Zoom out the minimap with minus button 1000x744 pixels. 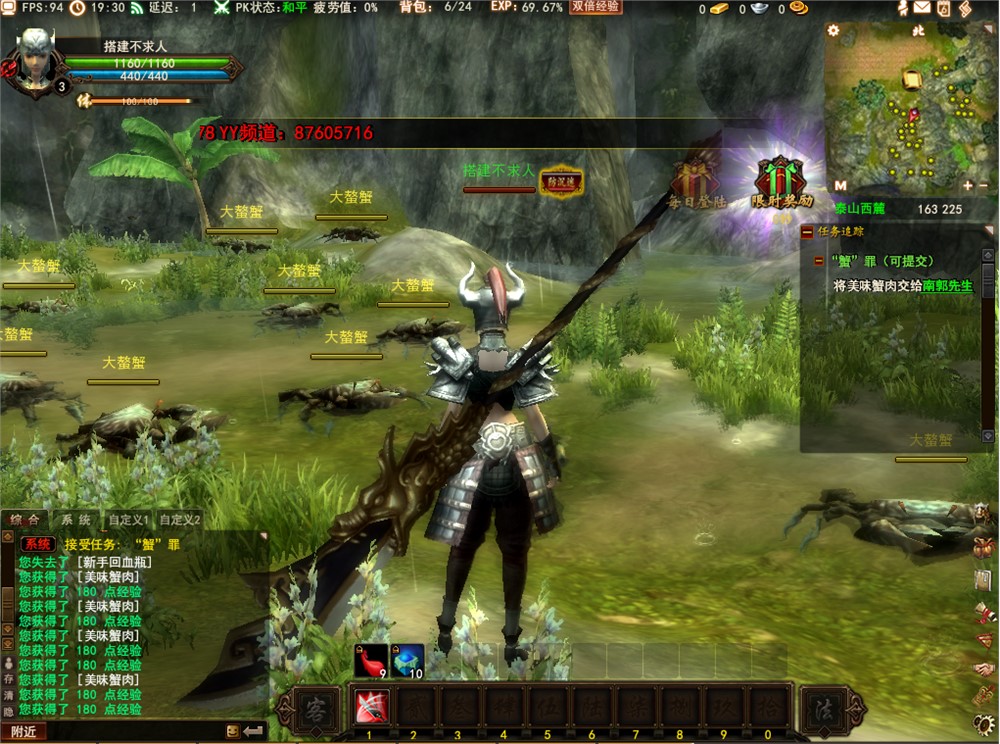pos(985,186)
